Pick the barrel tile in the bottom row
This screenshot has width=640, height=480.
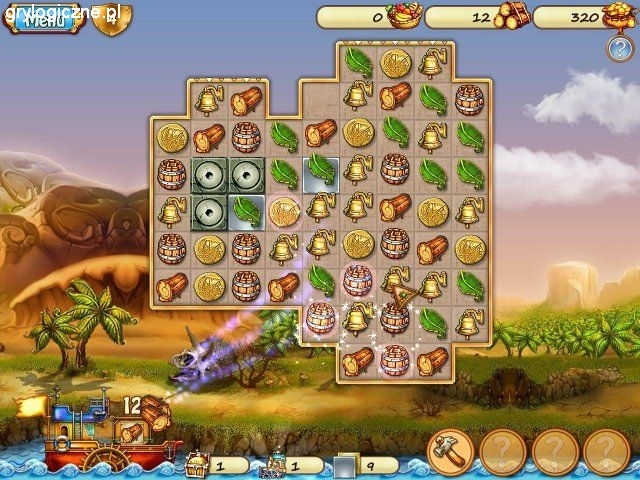(x=394, y=359)
